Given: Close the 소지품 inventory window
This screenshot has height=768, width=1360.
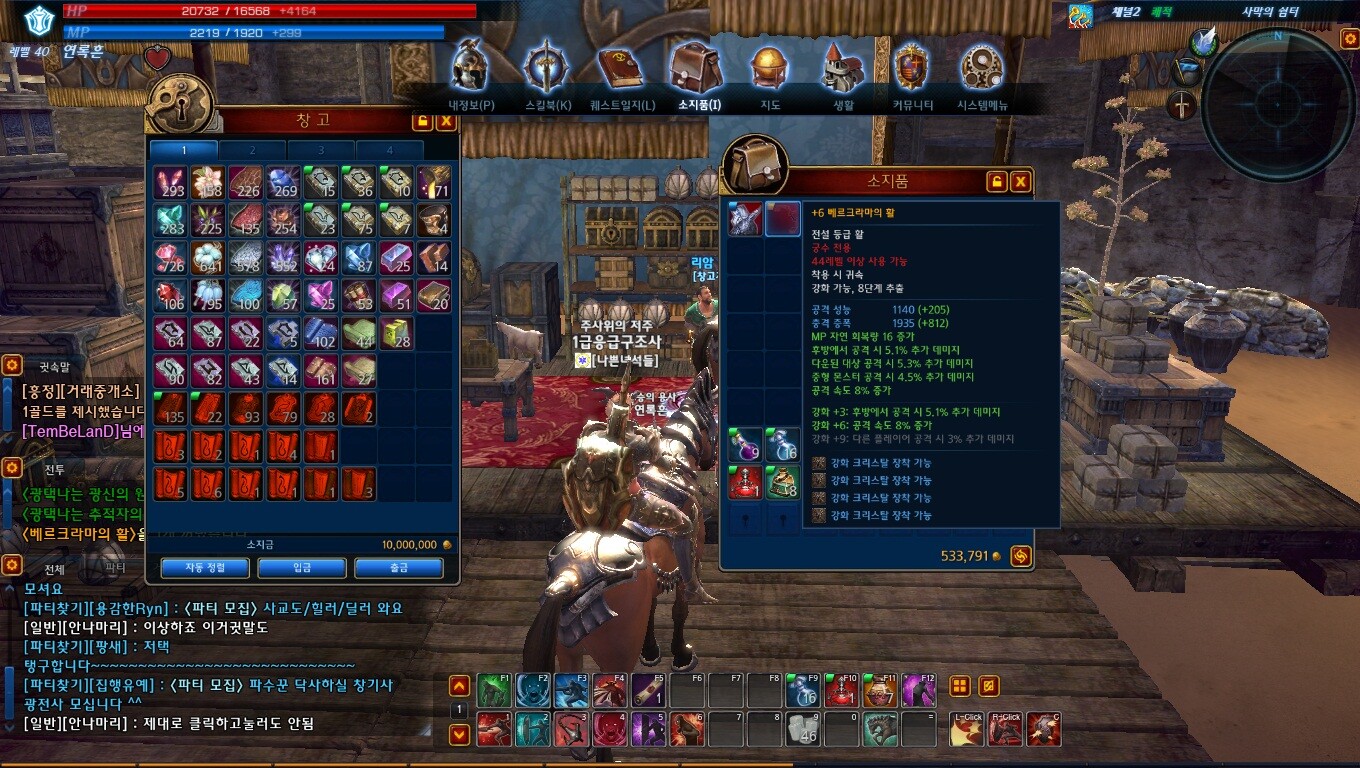Looking at the screenshot, I should [1020, 181].
